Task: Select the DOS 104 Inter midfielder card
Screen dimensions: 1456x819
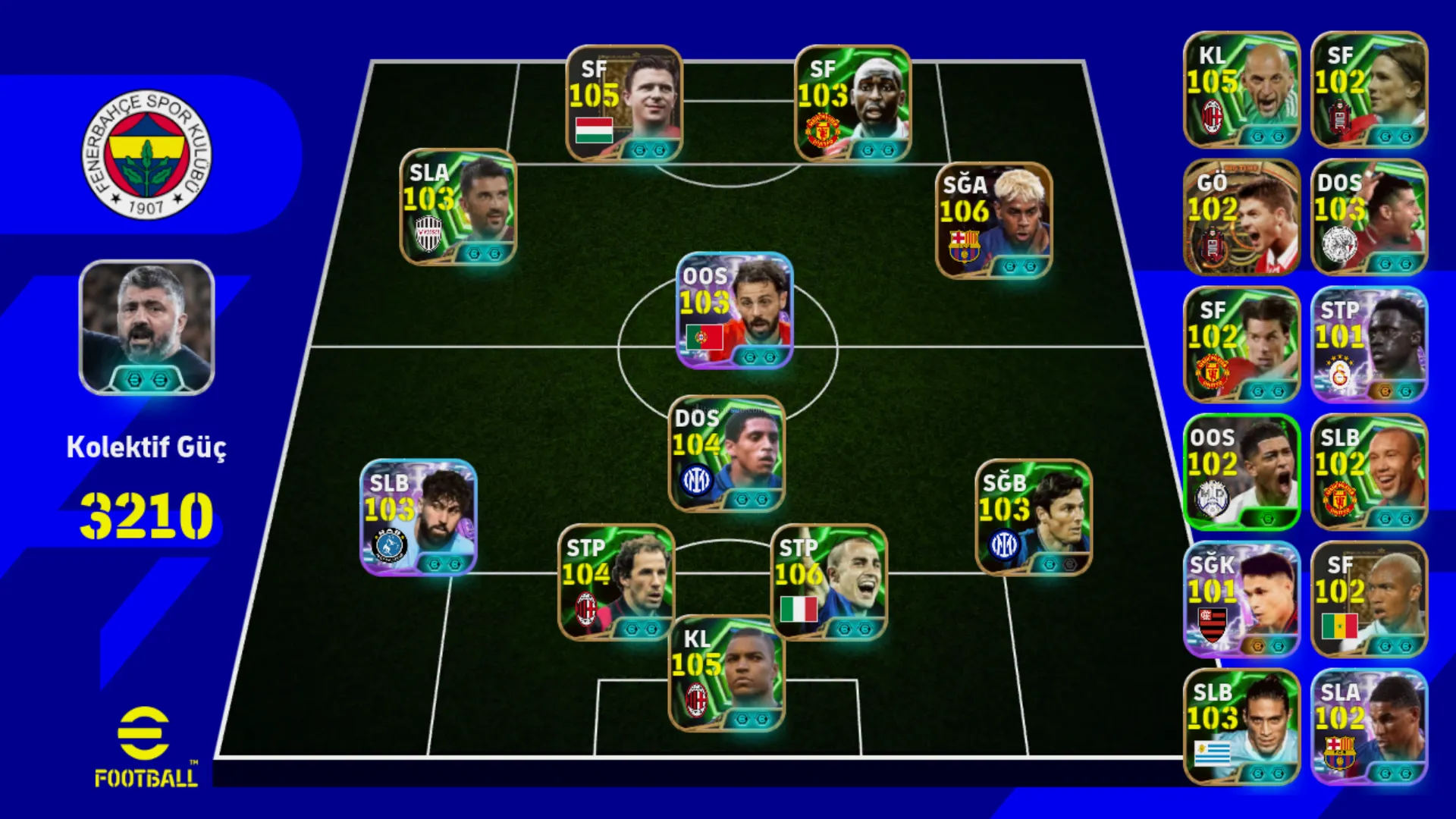Action: coord(726,453)
